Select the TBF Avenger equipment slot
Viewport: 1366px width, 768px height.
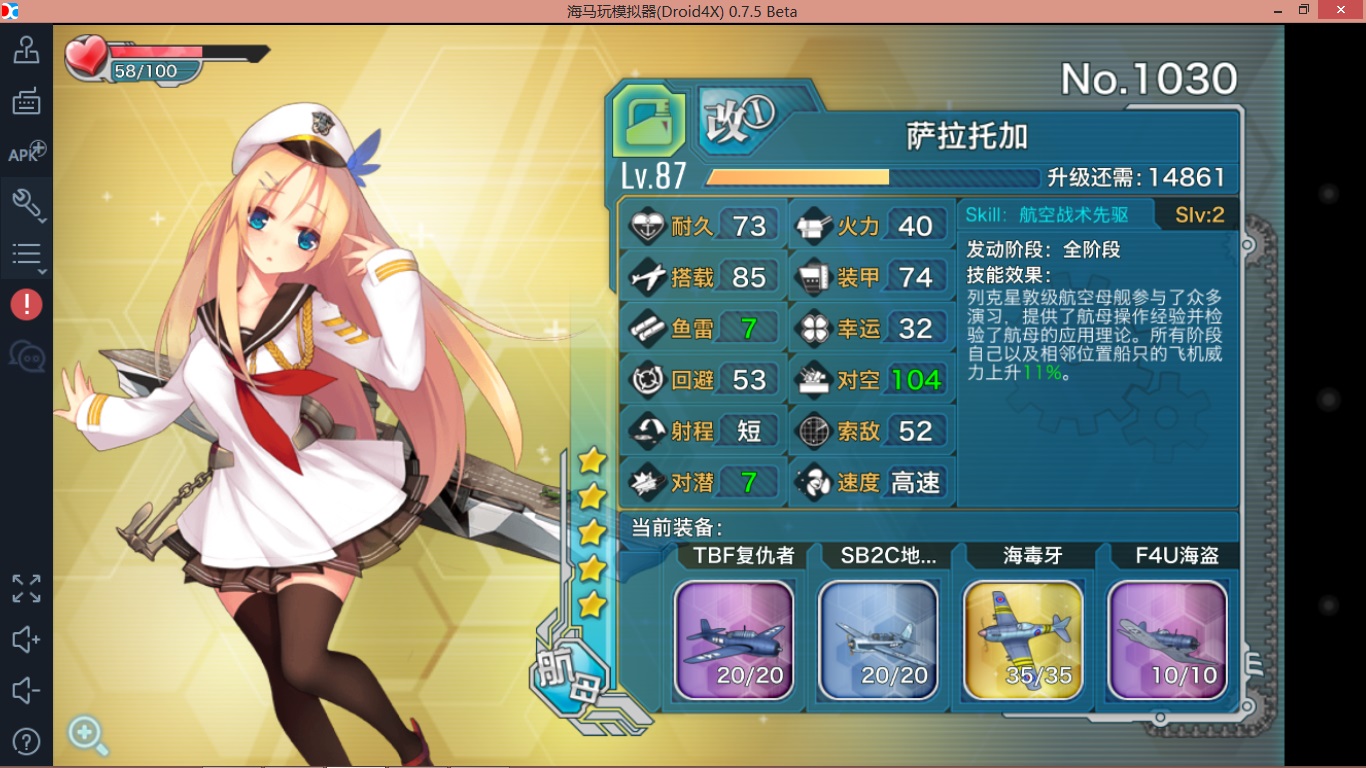click(x=734, y=640)
